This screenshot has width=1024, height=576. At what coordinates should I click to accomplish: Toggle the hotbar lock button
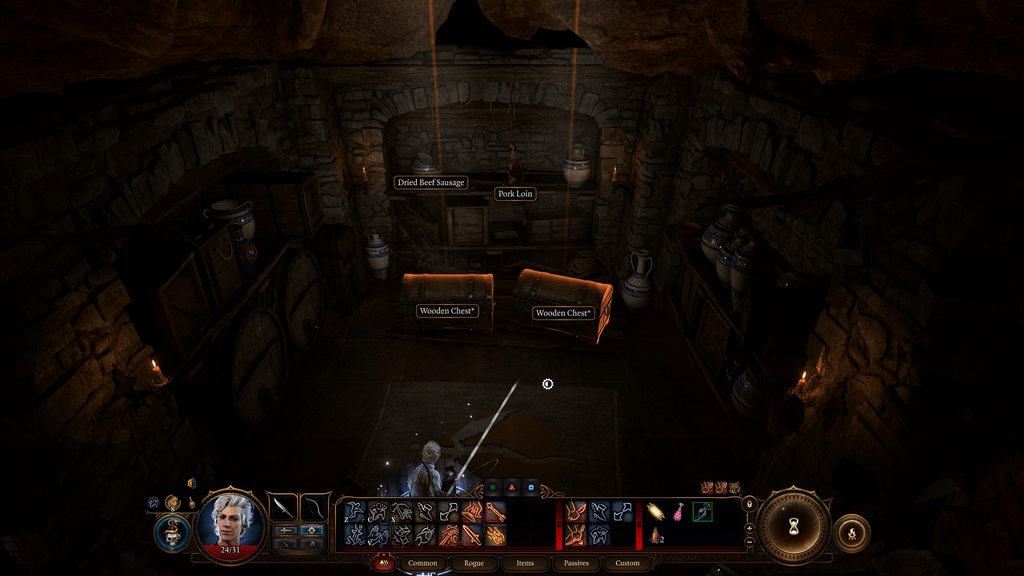click(x=750, y=503)
